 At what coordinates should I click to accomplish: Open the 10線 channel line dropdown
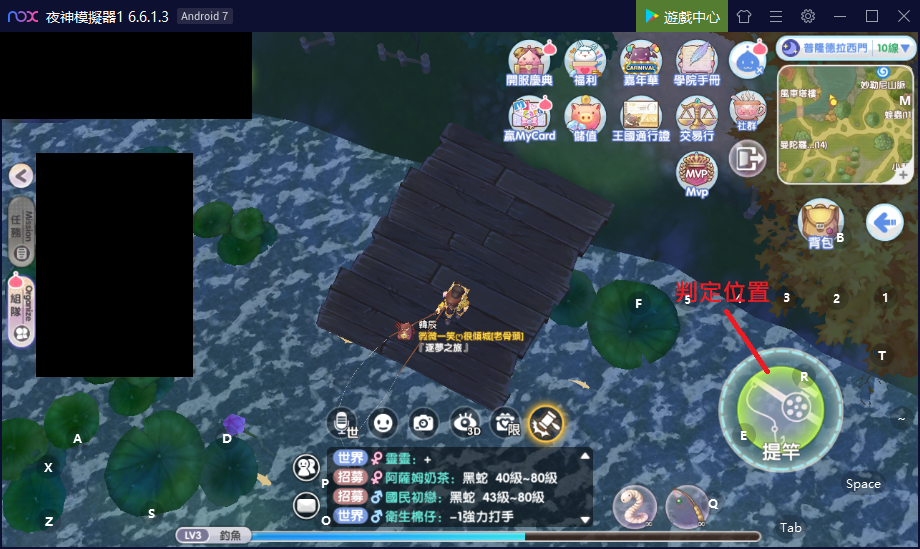pos(889,47)
